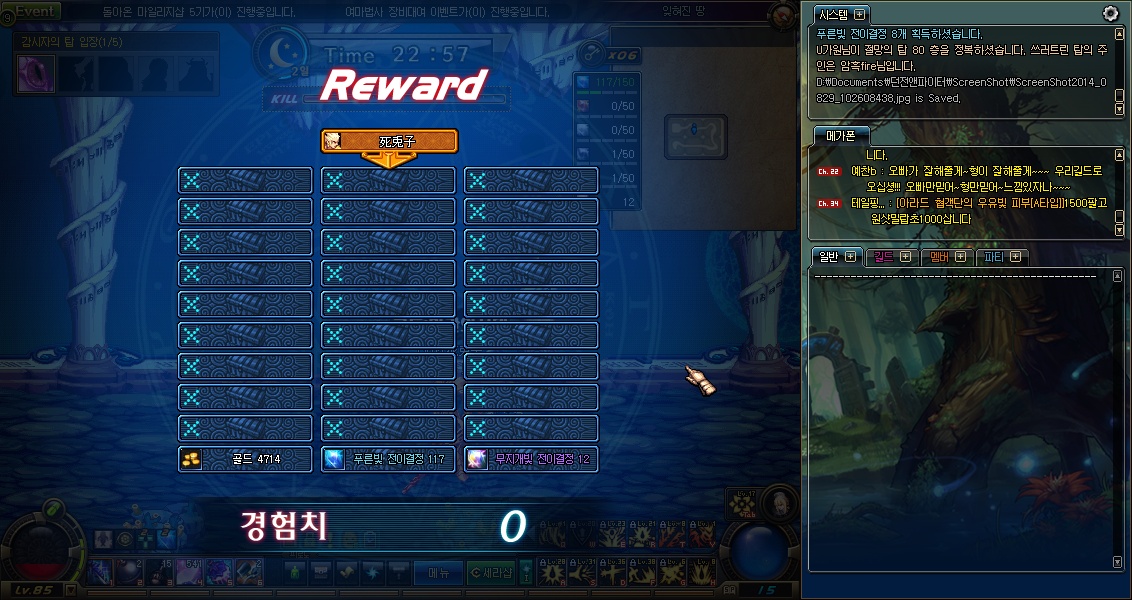The width and height of the screenshot is (1132, 600).
Task: Select the 메가폰 tab
Action: [841, 136]
